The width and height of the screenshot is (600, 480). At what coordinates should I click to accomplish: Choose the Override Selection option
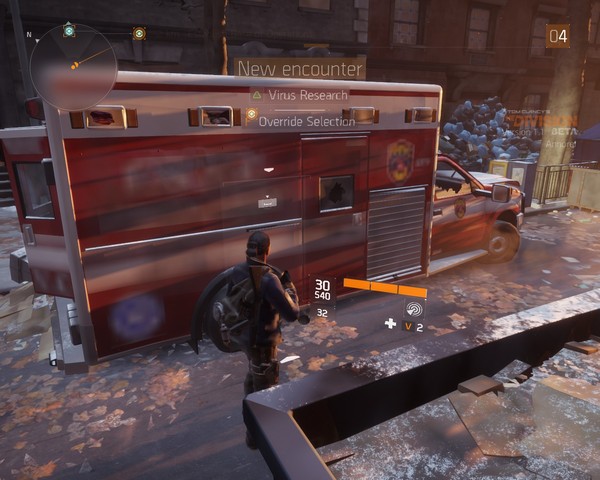[306, 121]
